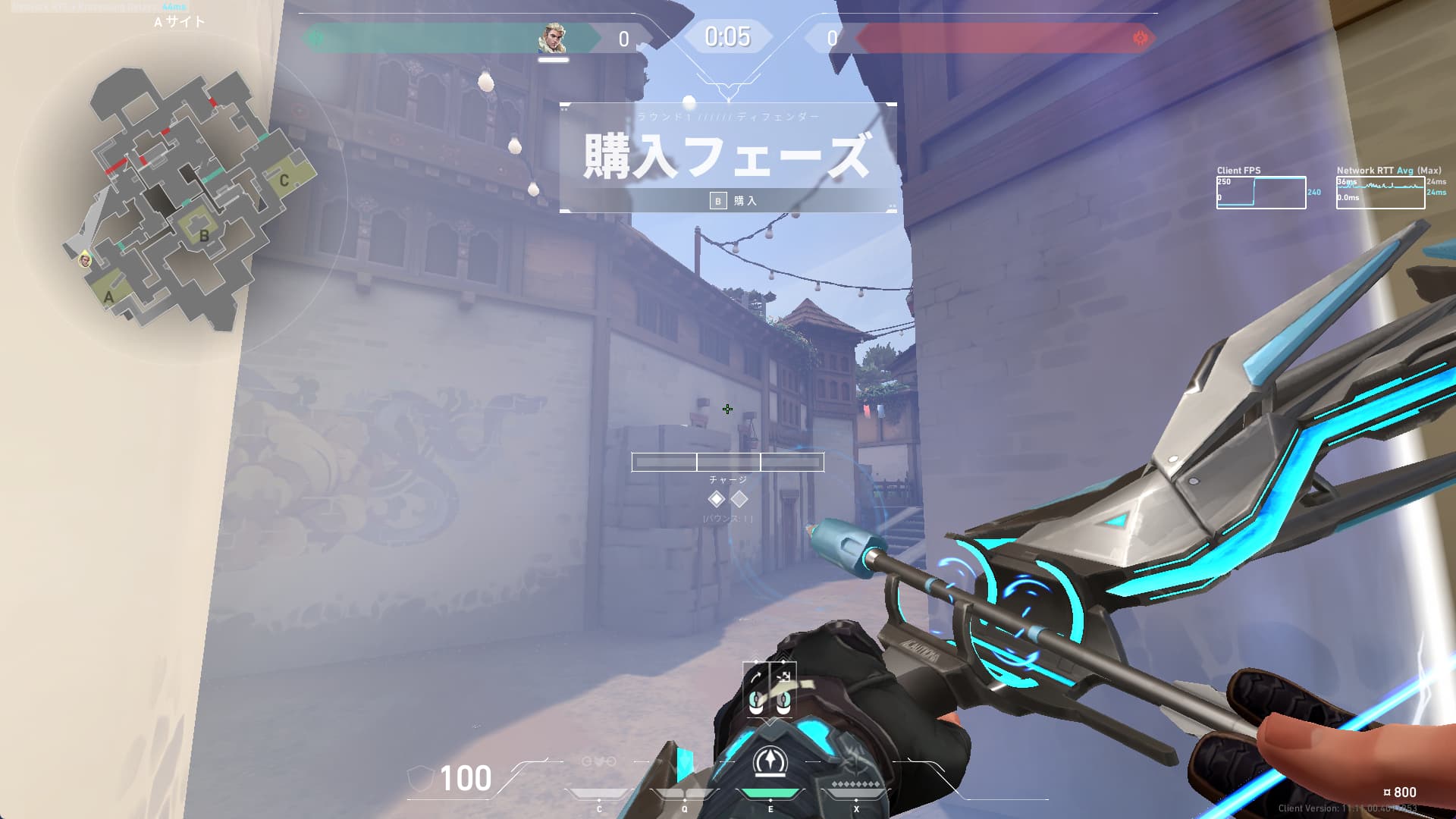This screenshot has height=819, width=1456.
Task: Toggle the second charge diamond indicator
Action: point(738,498)
